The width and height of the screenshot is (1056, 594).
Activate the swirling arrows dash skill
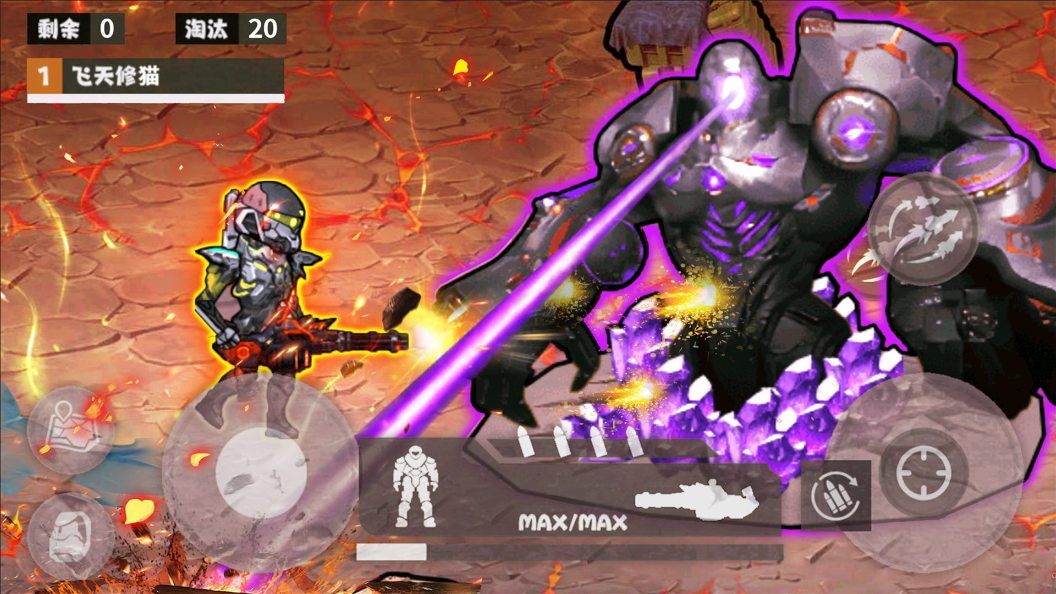(922, 230)
